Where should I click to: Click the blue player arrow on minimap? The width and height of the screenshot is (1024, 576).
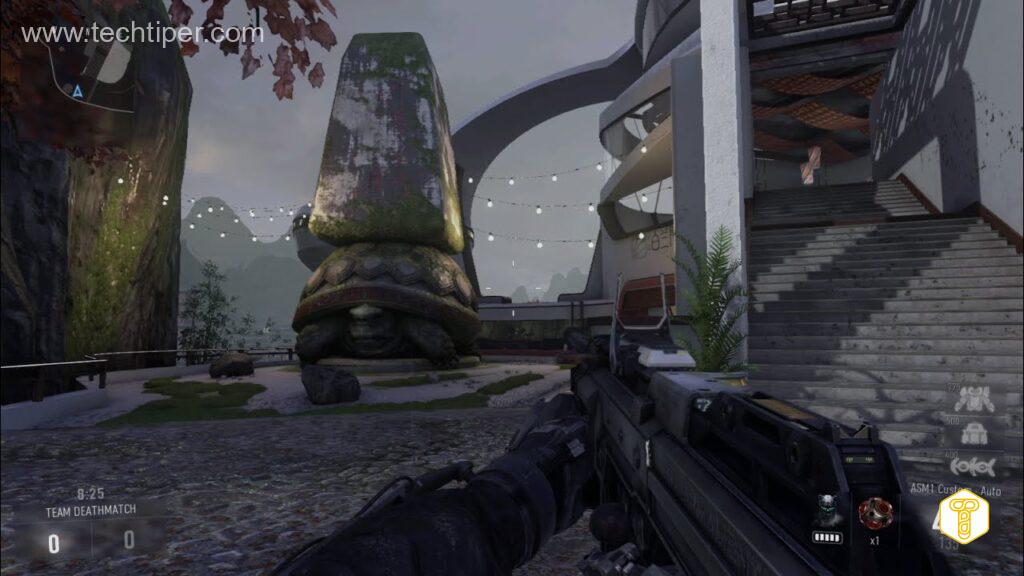click(77, 90)
